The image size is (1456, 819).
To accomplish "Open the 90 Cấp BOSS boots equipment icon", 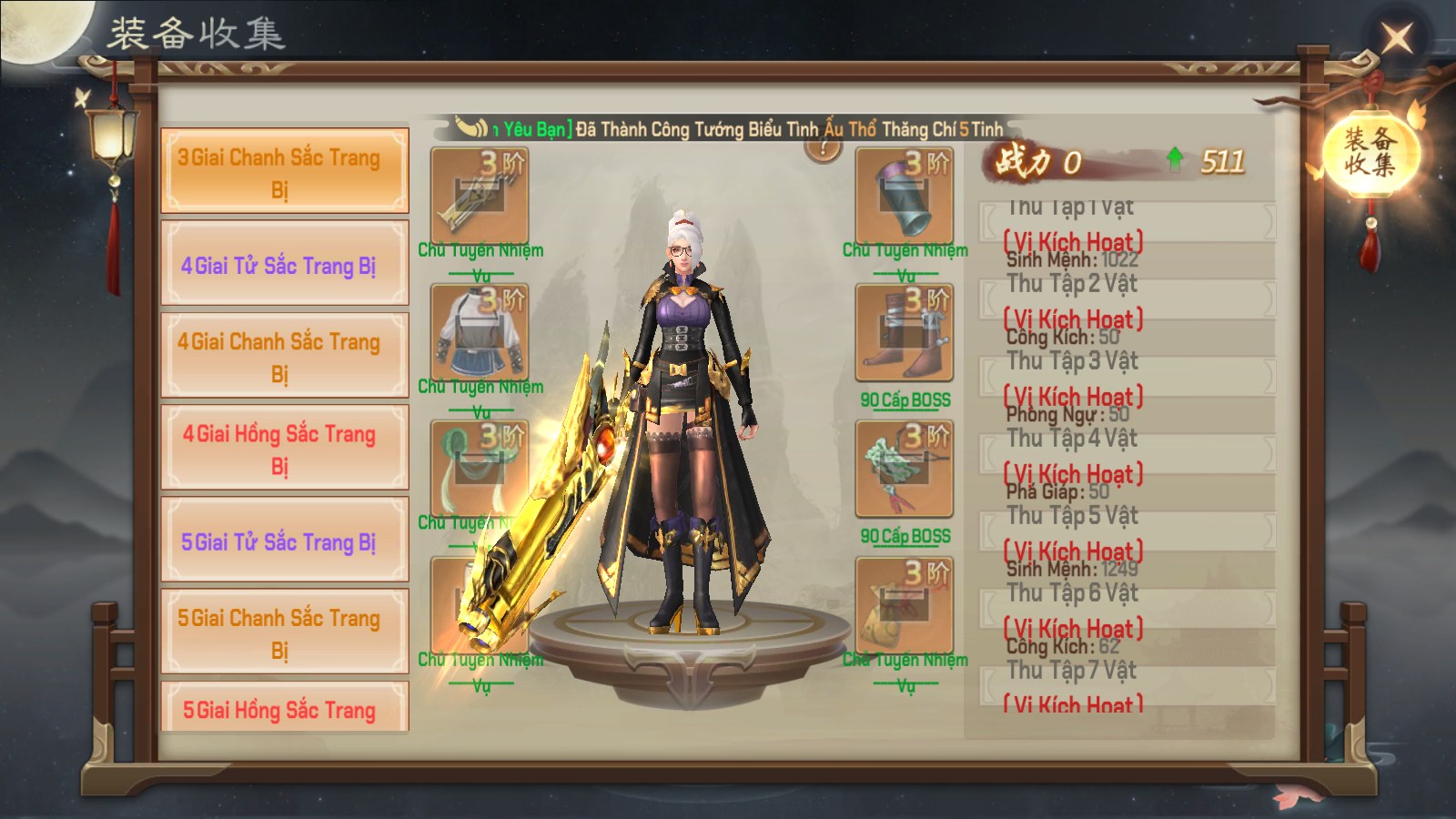I will click(x=904, y=332).
